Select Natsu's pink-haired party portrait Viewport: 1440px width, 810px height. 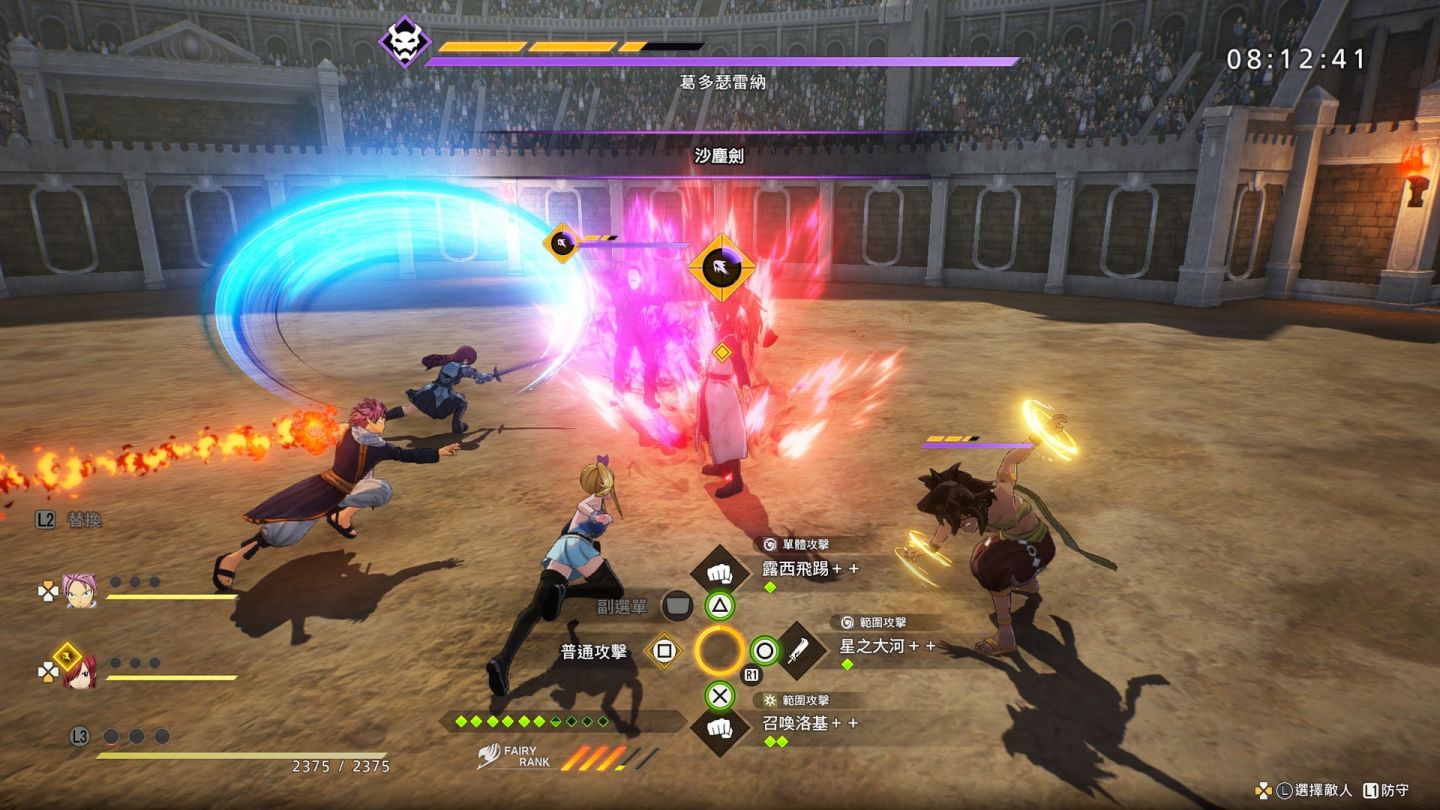[x=78, y=589]
